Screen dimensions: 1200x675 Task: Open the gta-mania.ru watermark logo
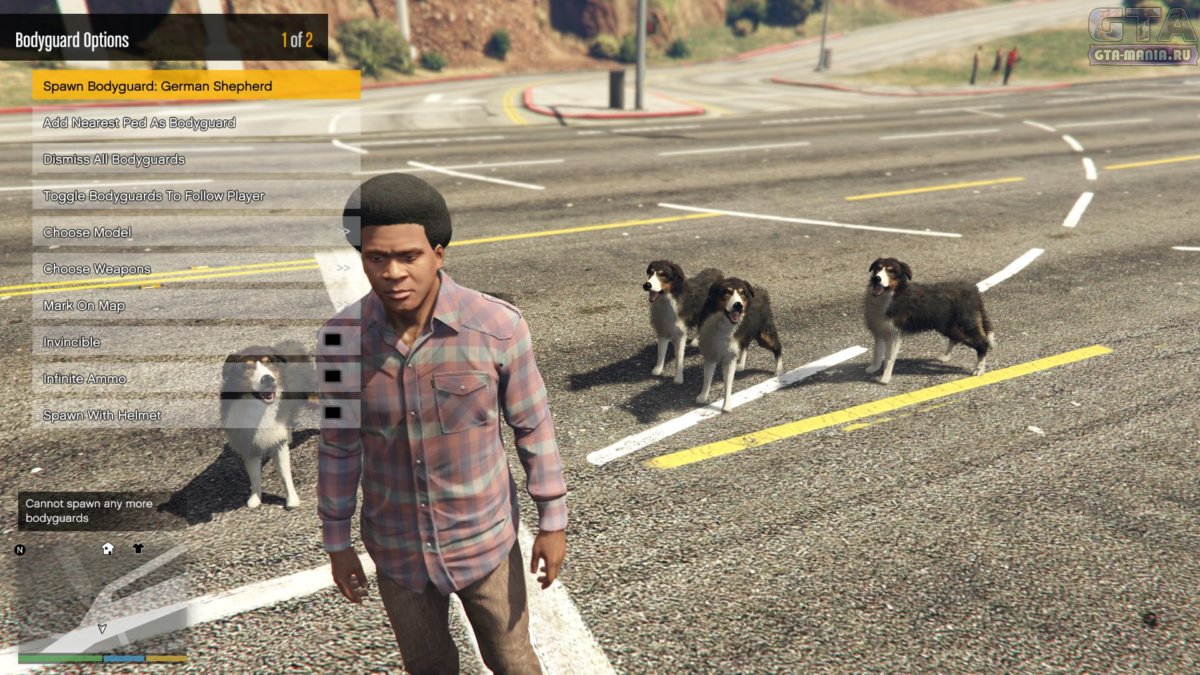pos(1142,36)
